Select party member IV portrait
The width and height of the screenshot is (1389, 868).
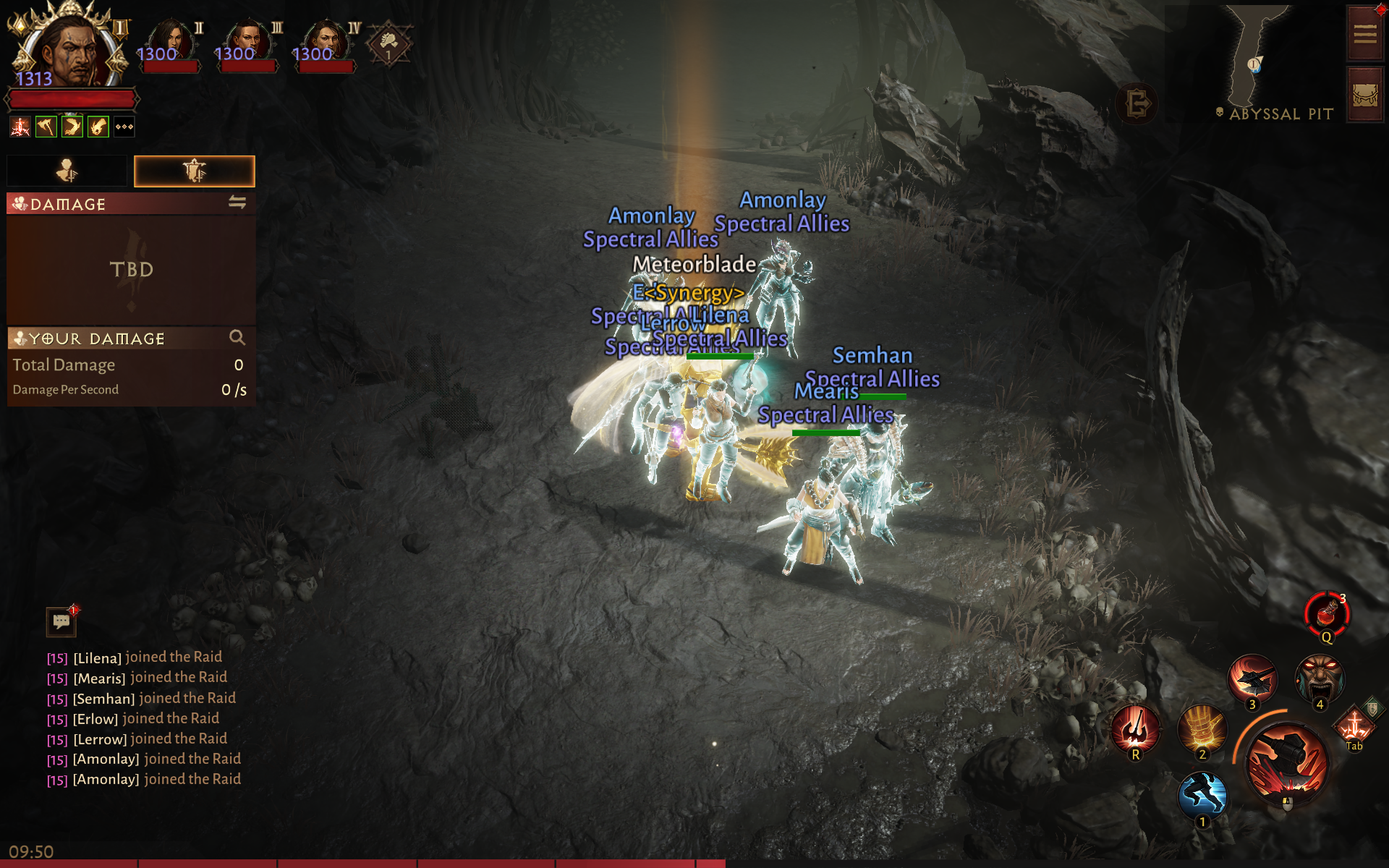pos(326,42)
